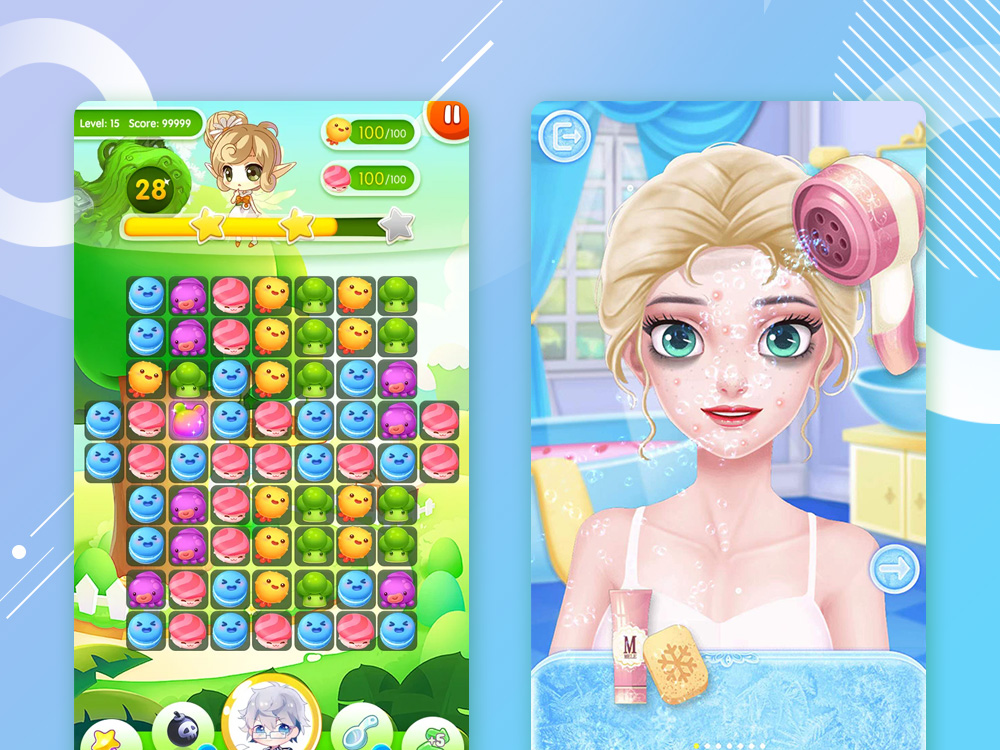Select the glowing pink special tile
Viewport: 1000px width, 750px height.
pyautogui.click(x=188, y=420)
